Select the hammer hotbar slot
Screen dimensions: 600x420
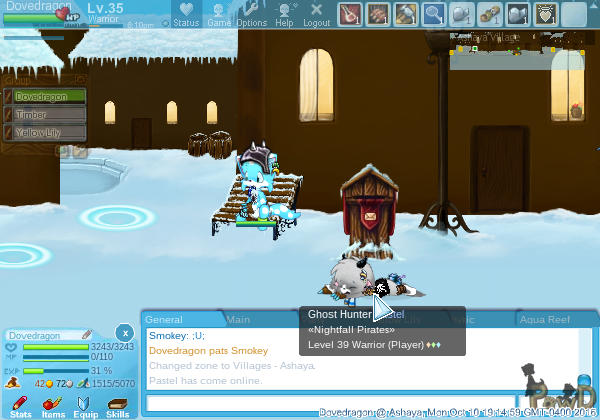click(406, 14)
